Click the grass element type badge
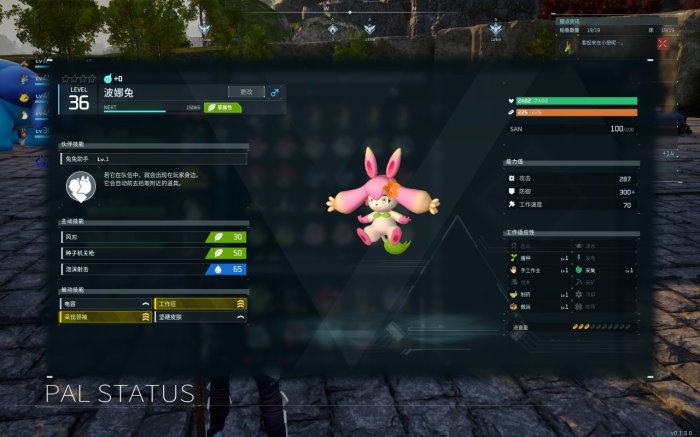700x437 pixels. tap(222, 106)
